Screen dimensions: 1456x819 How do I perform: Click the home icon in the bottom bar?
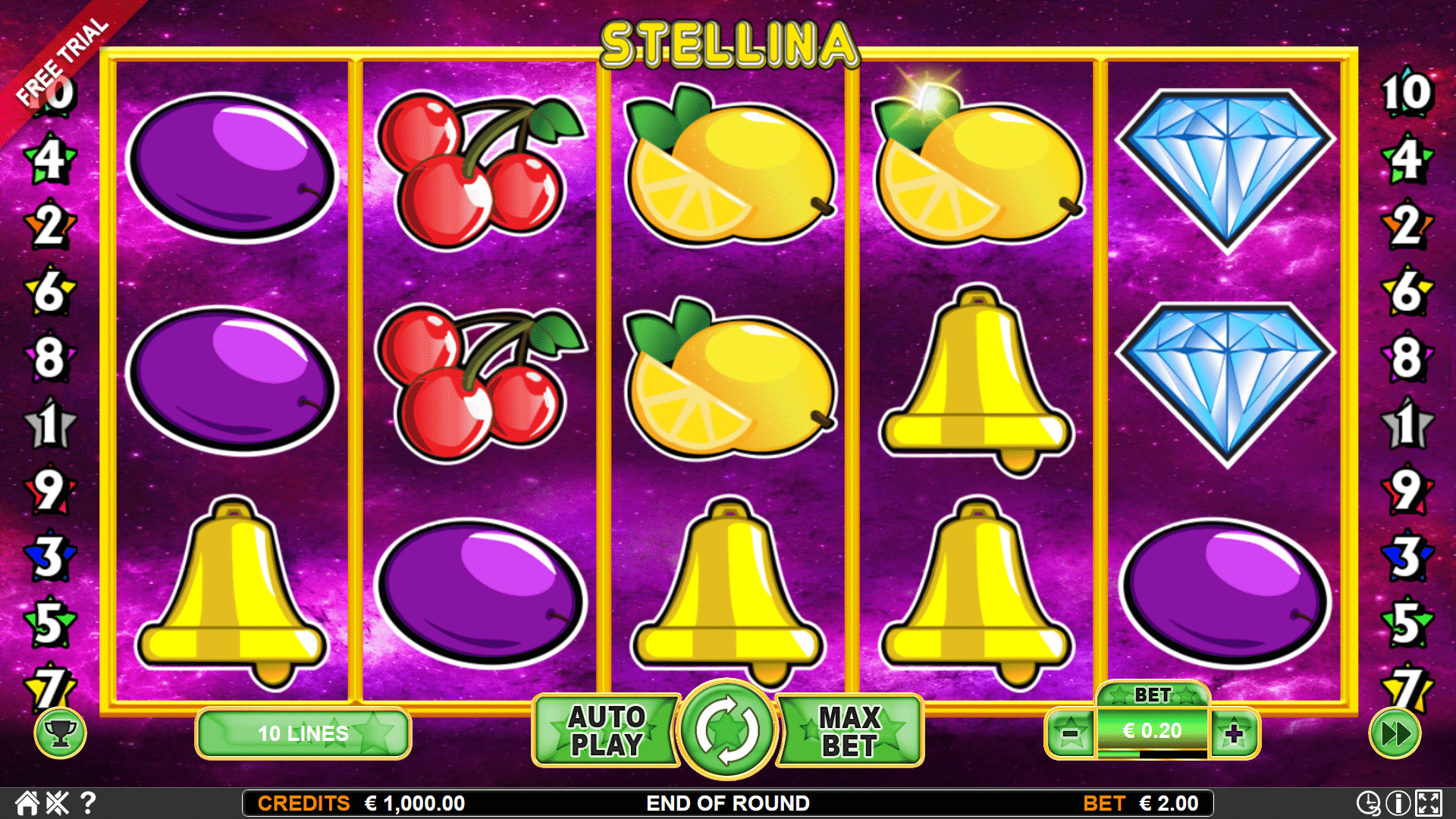pos(28,803)
